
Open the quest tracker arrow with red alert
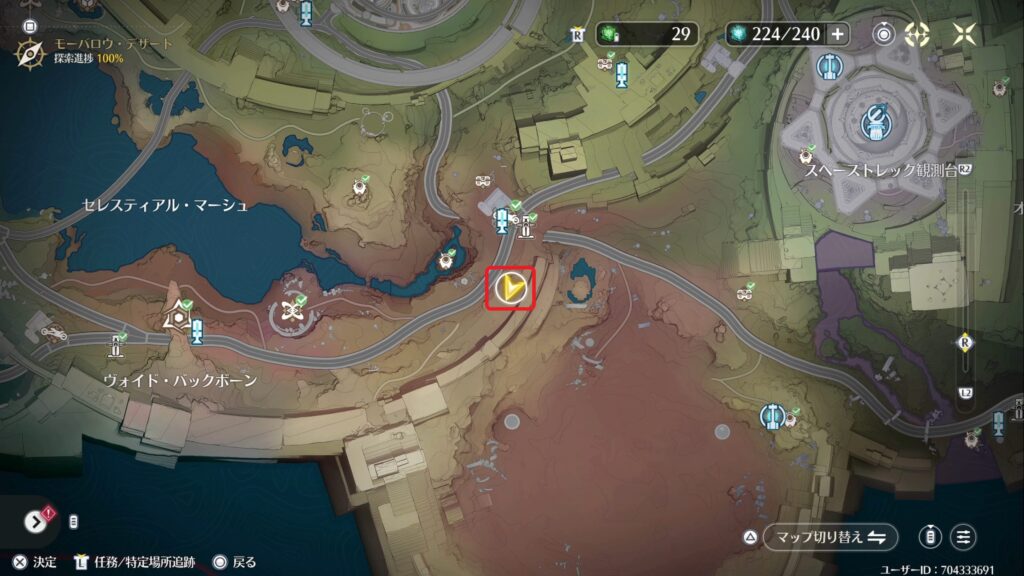36,521
